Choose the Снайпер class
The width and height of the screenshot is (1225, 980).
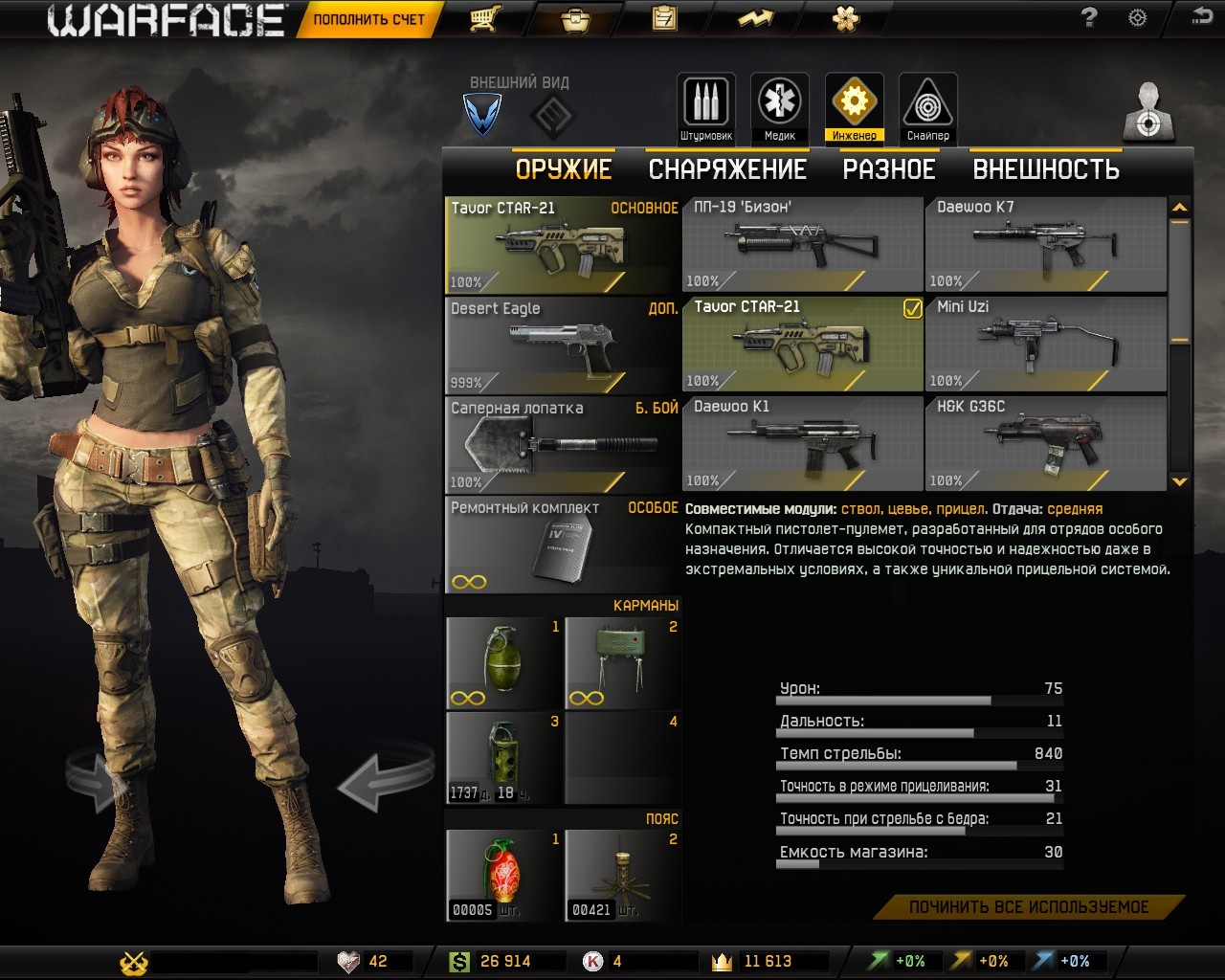pos(928,108)
